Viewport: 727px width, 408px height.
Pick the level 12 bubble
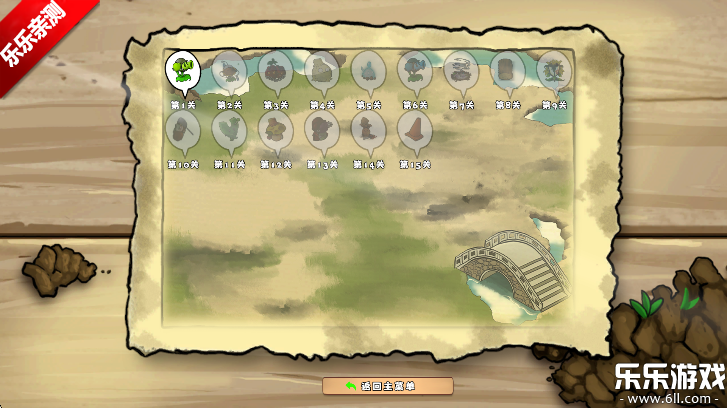coord(275,130)
